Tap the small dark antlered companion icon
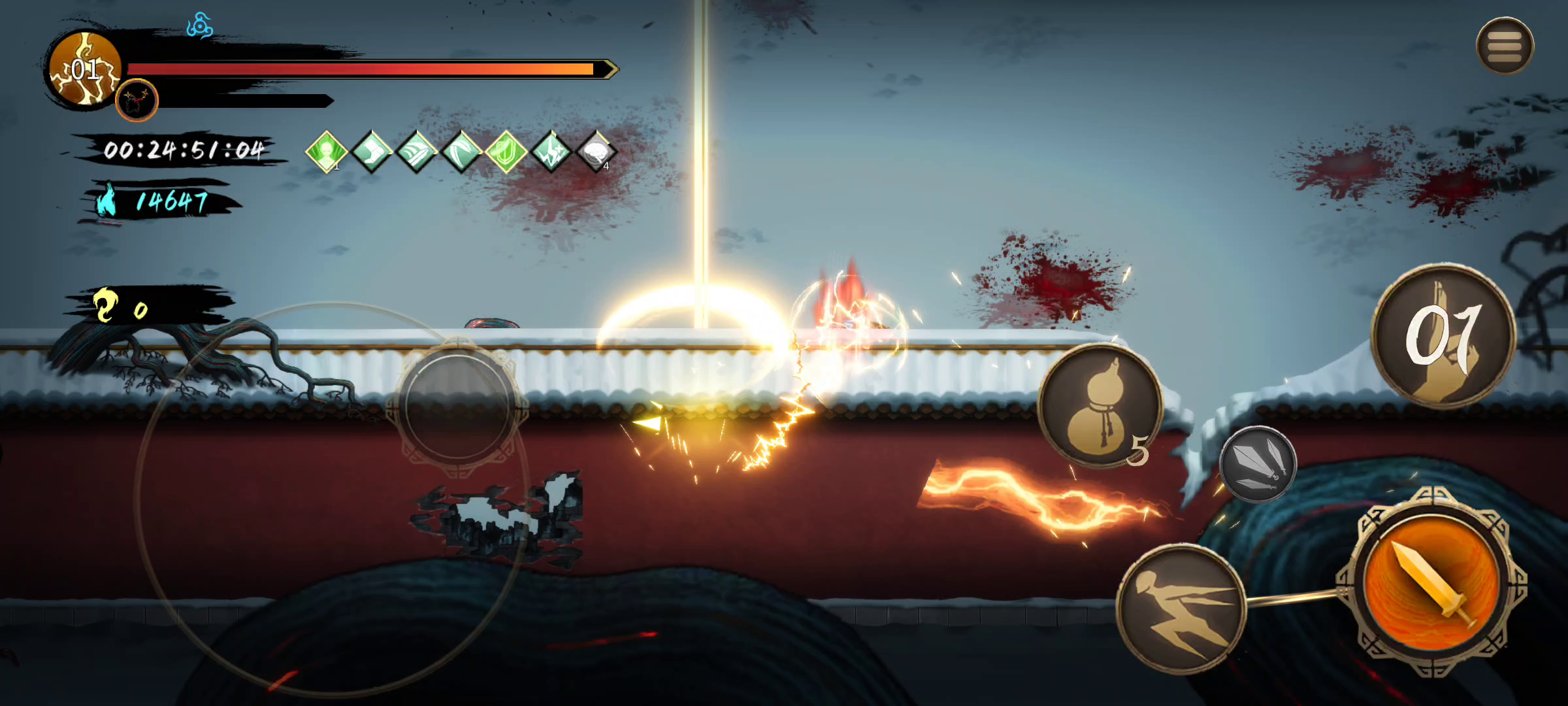This screenshot has height=706, width=1568. tap(137, 101)
